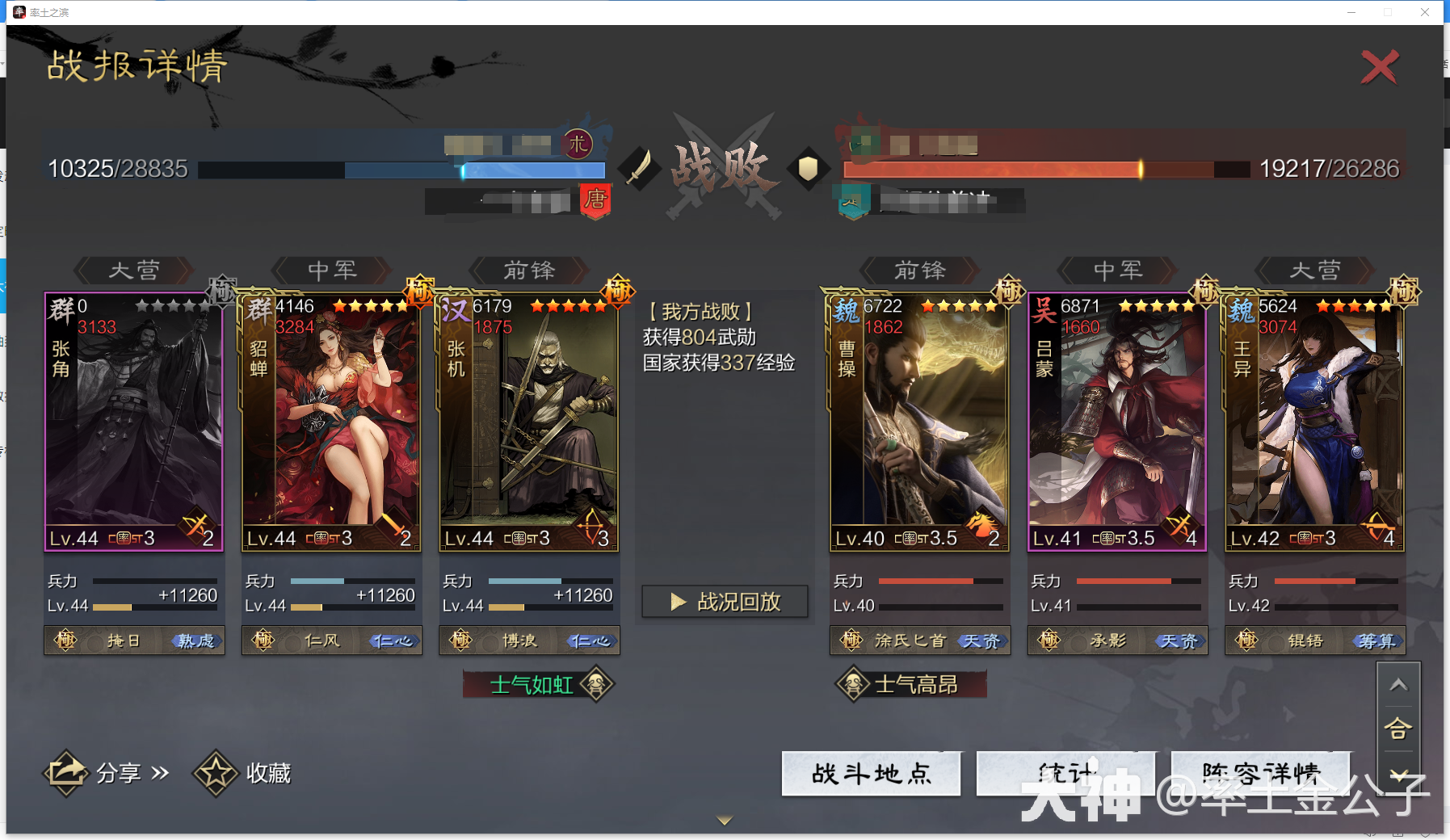
Task: Inspect enemy general 吕蒙 card
Action: click(1117, 422)
